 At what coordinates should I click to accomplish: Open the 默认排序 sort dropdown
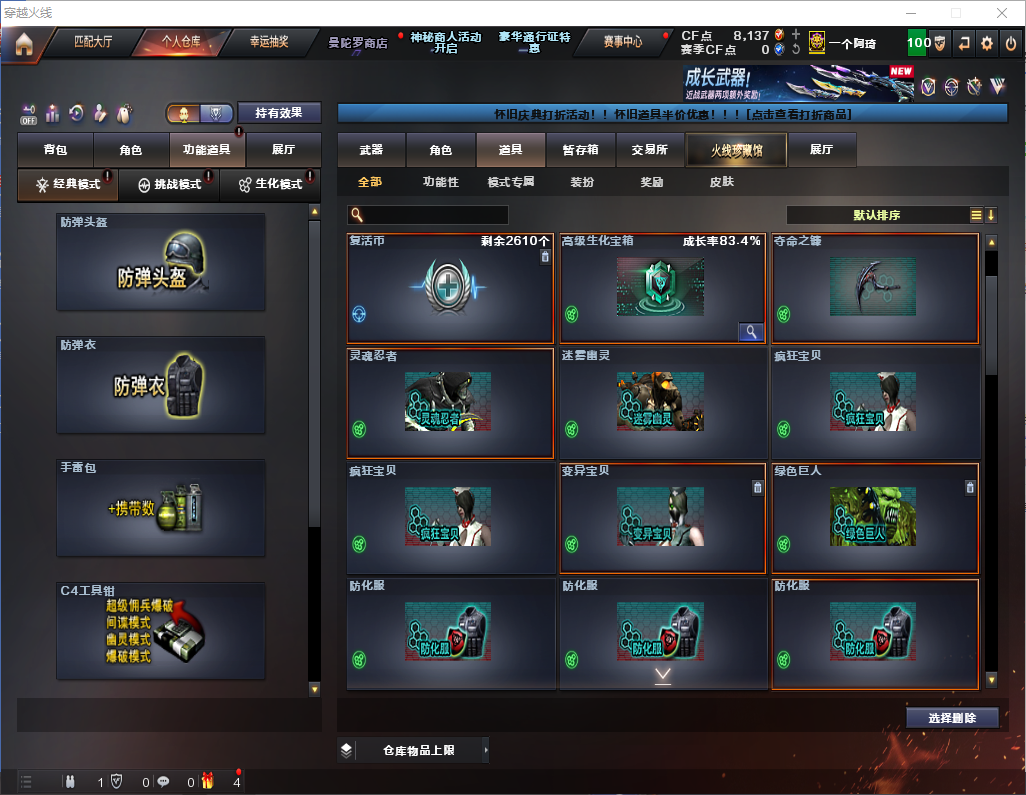pos(875,215)
